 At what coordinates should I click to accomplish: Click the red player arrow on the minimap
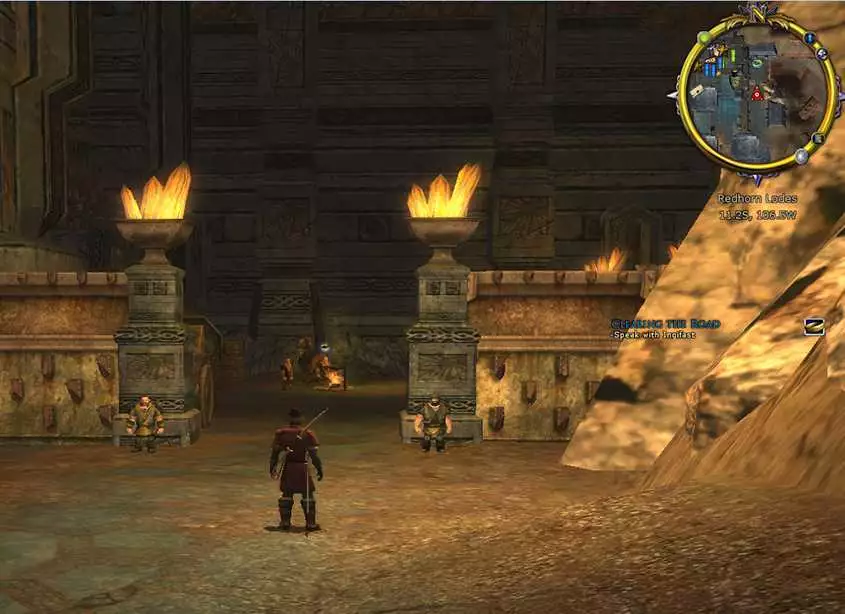(757, 94)
